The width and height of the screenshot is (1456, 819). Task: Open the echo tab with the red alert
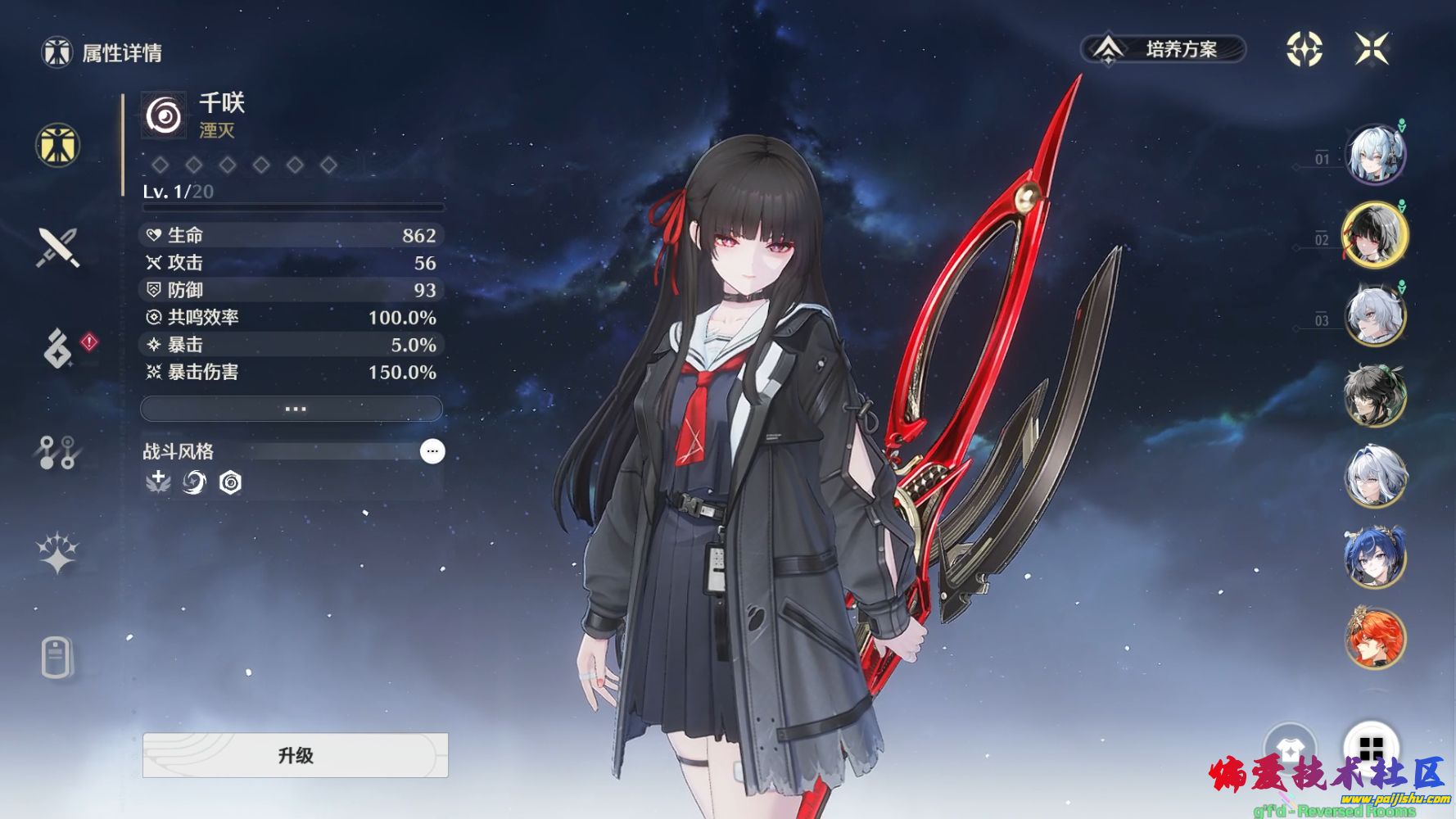(x=59, y=349)
